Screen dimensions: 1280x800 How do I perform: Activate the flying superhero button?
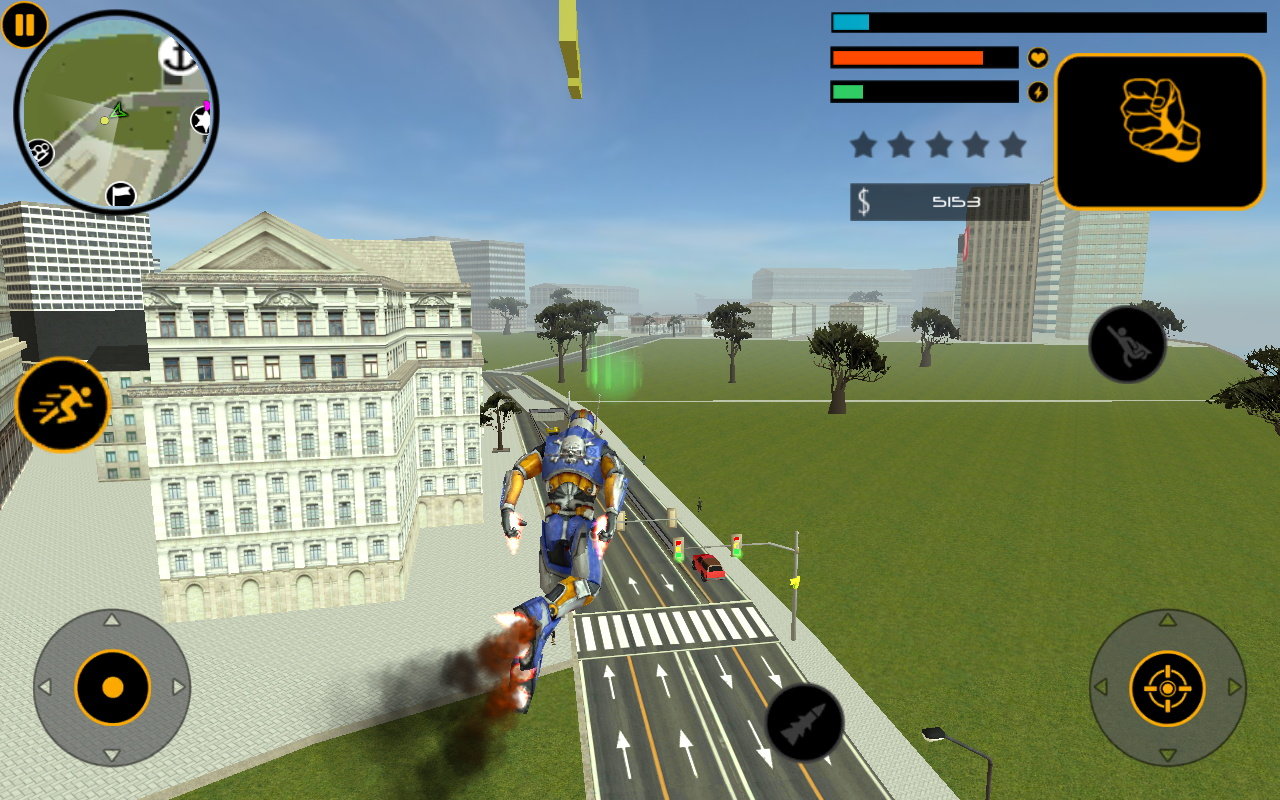pos(1127,344)
